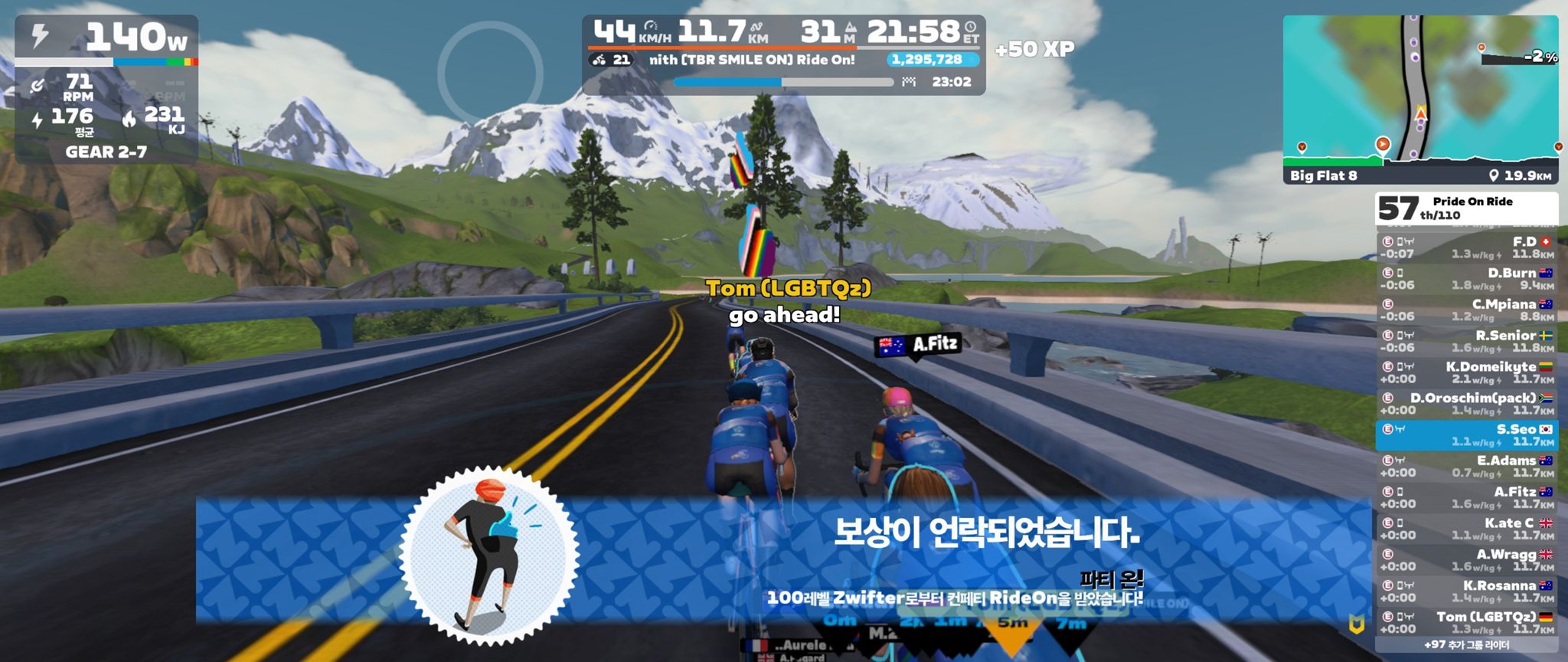Click the empty power-up ring

[x=490, y=74]
